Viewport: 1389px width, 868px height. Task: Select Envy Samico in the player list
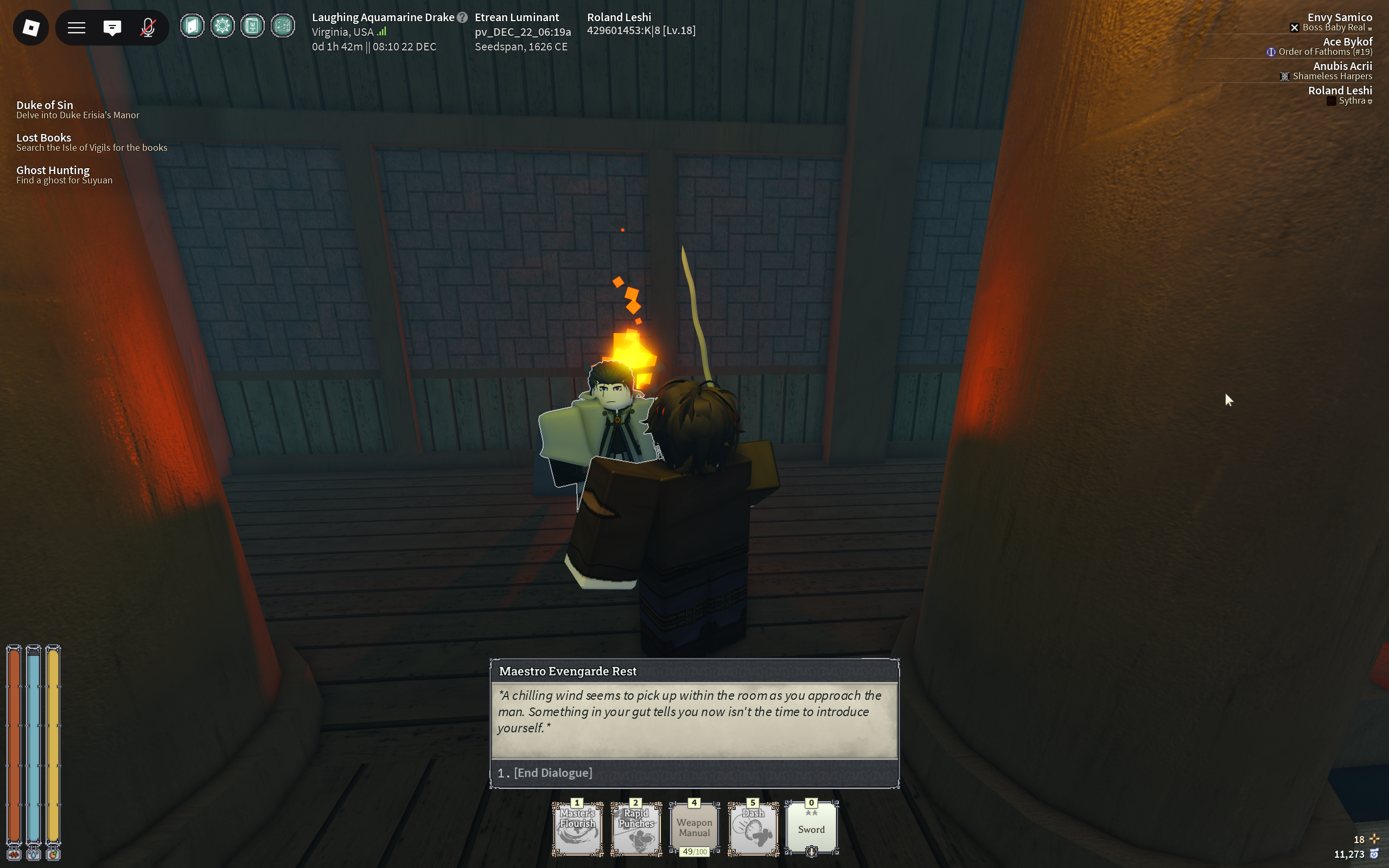coord(1339,18)
